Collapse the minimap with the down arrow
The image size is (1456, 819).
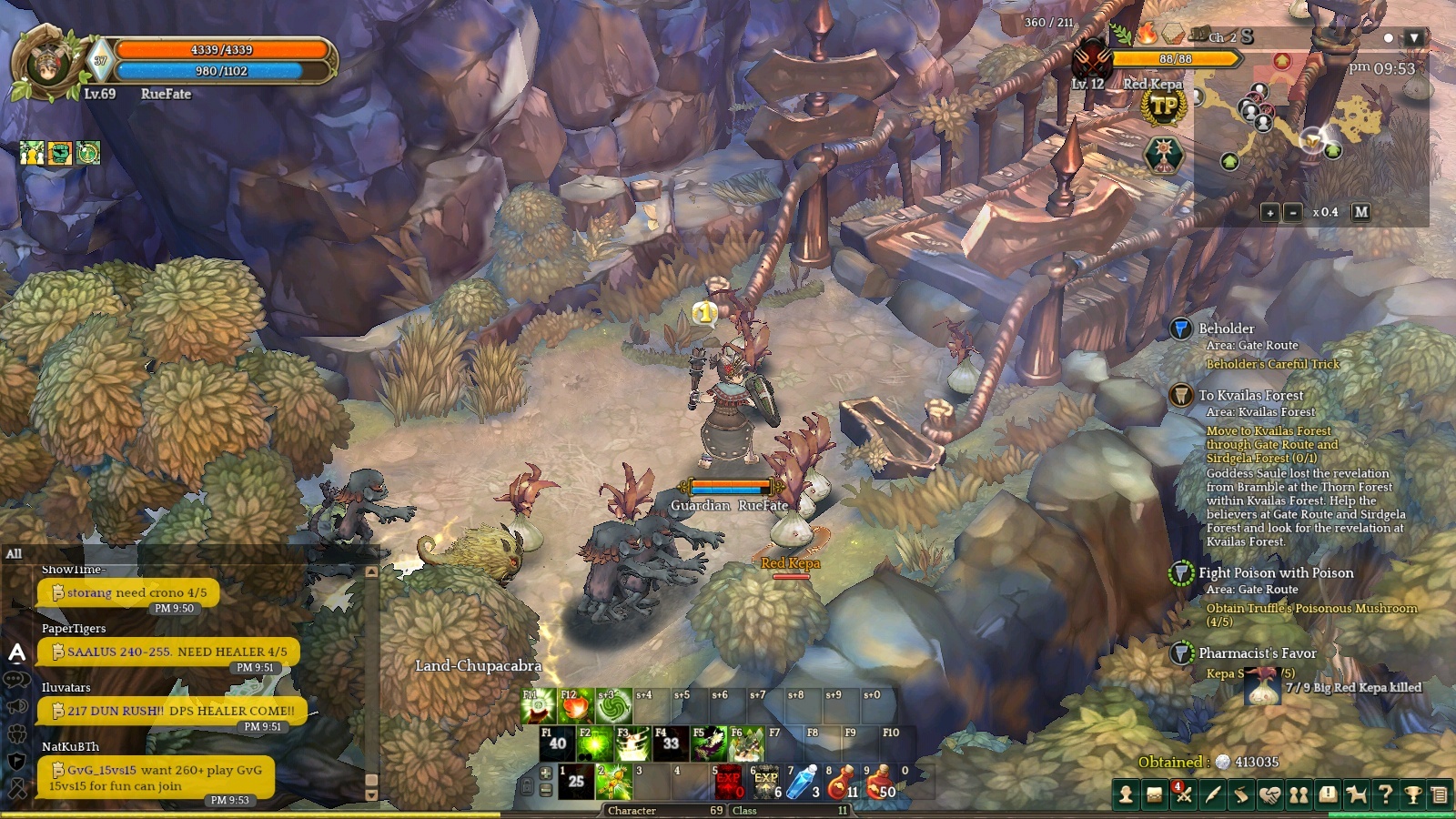click(1413, 38)
